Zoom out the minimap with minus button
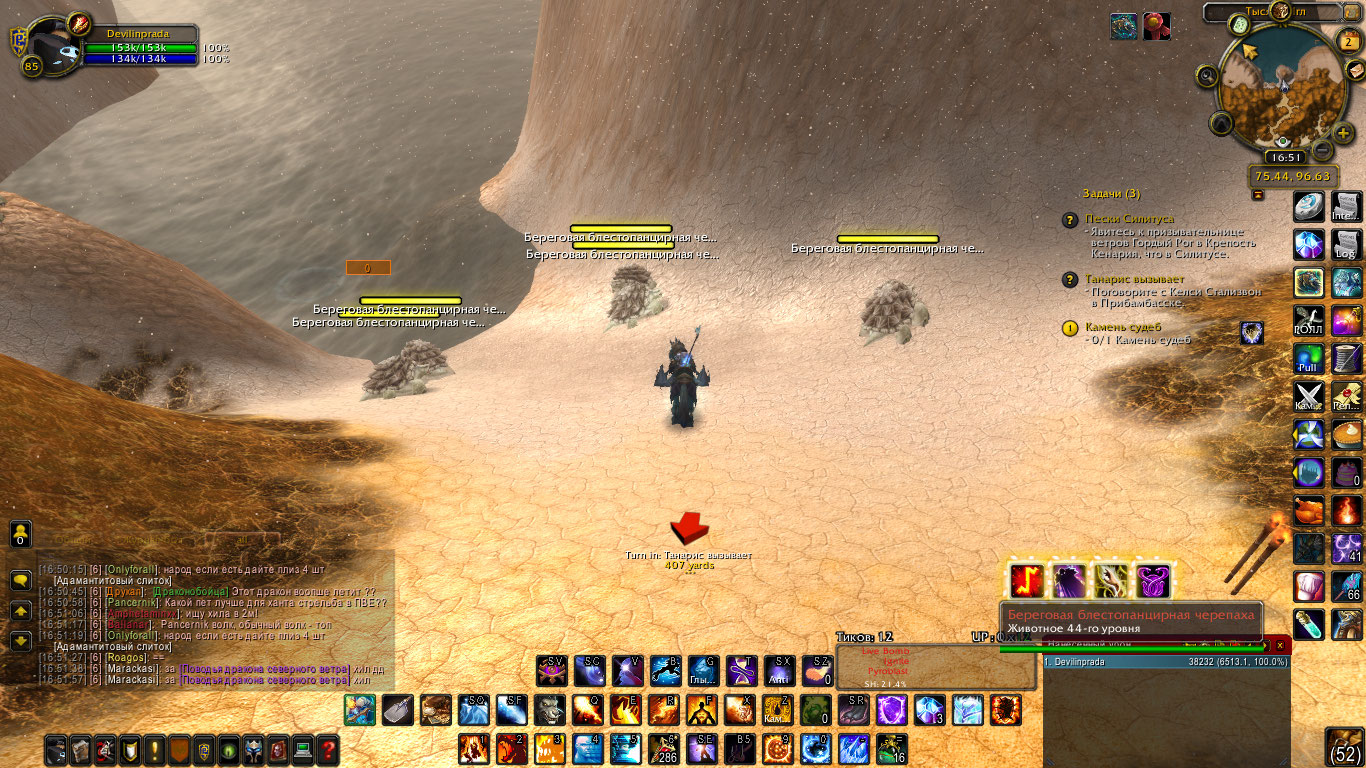This screenshot has height=768, width=1366. 1321,151
